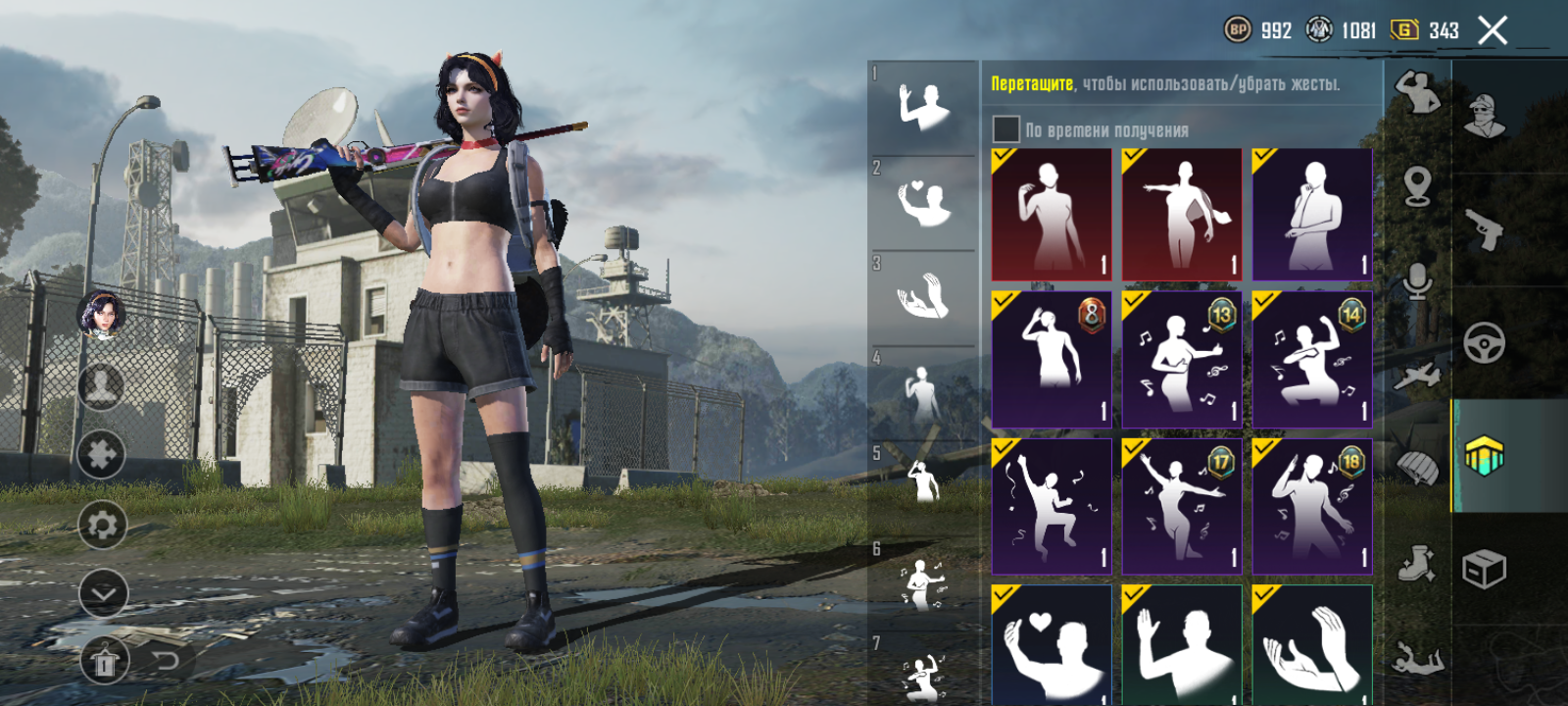This screenshot has height=706, width=1568.
Task: Click equipped emote slot number 1
Action: click(x=922, y=107)
